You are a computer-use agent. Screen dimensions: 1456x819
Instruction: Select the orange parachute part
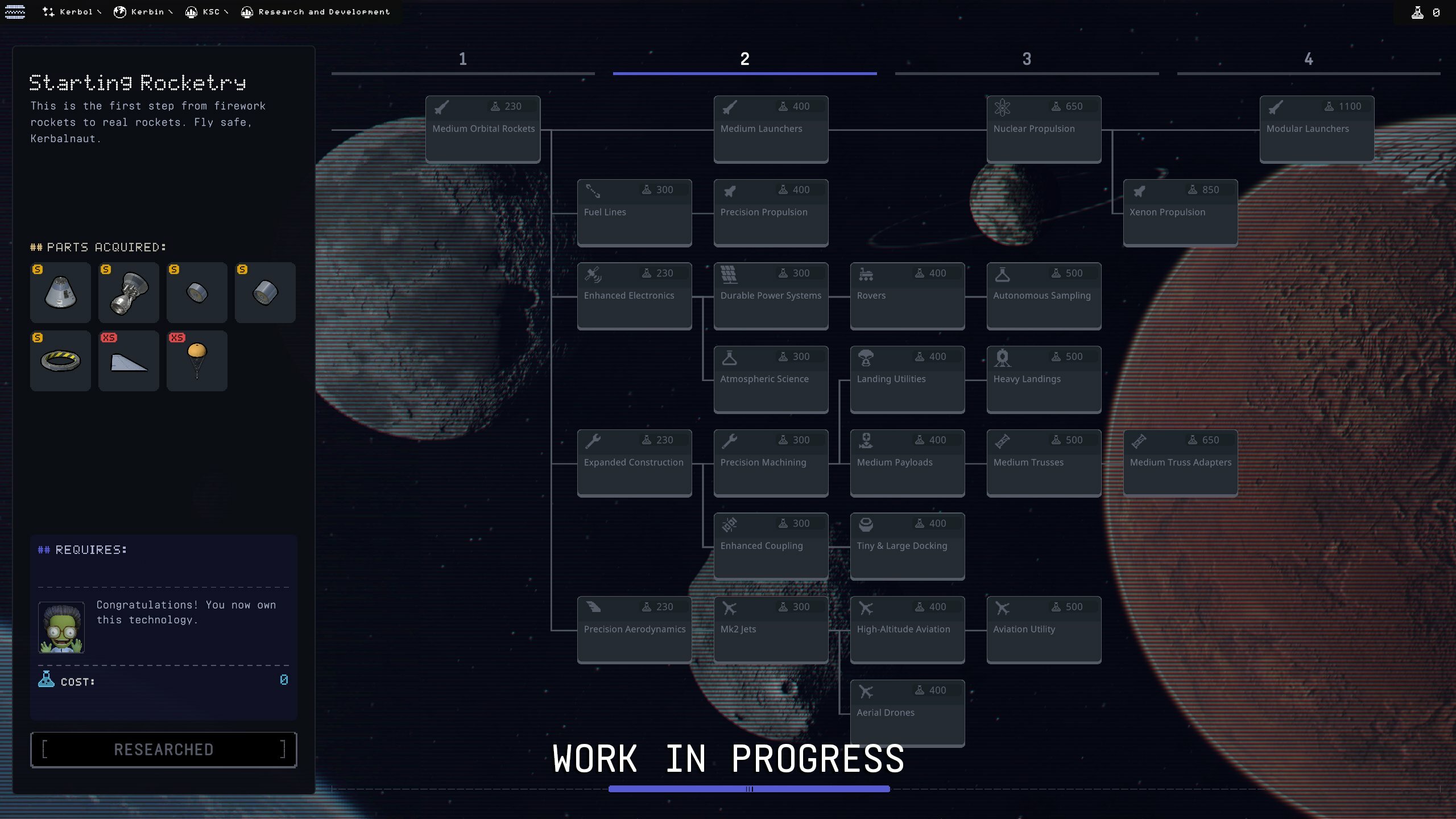(197, 361)
